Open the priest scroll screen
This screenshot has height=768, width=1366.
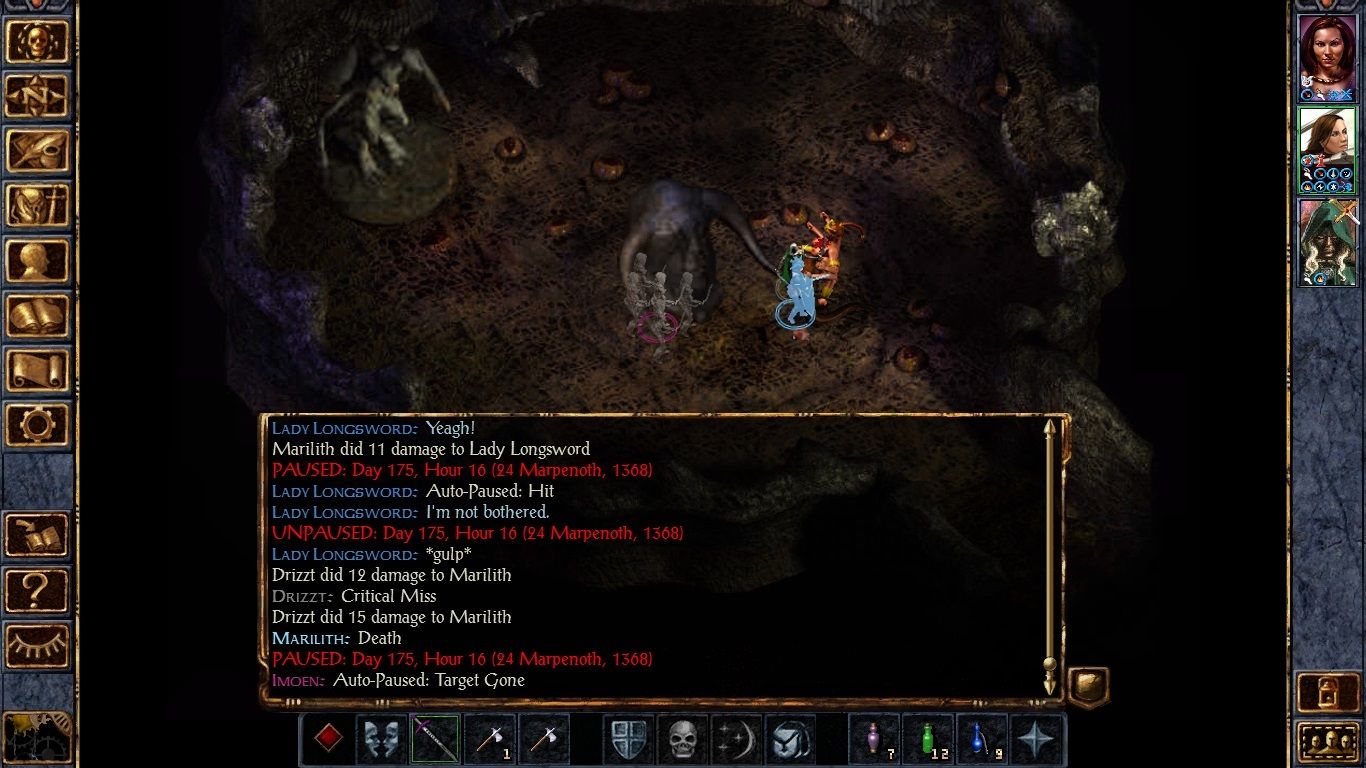pyautogui.click(x=37, y=370)
